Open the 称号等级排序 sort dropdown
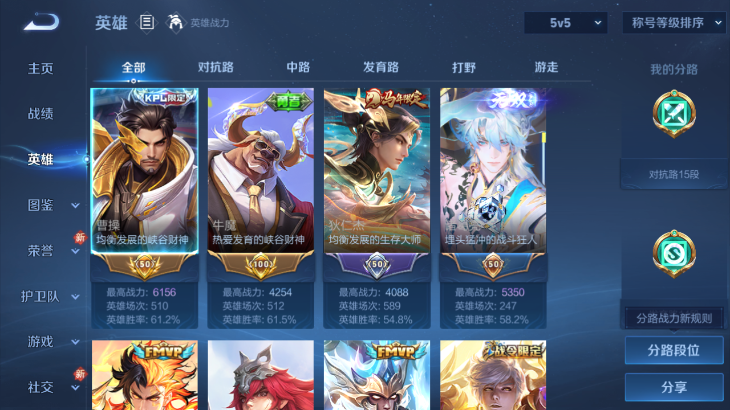The height and width of the screenshot is (410, 730). click(x=673, y=22)
